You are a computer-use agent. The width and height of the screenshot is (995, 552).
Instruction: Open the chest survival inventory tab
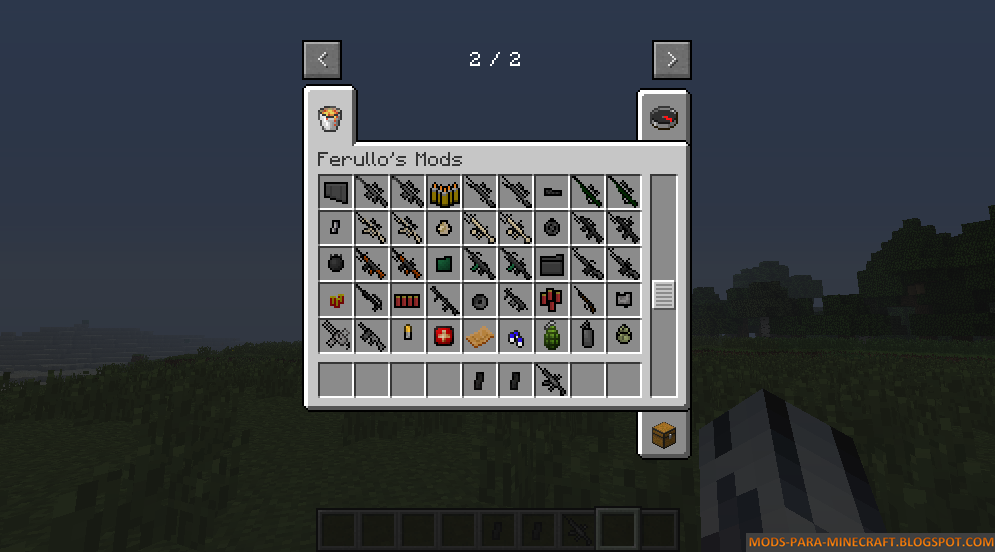coord(663,434)
